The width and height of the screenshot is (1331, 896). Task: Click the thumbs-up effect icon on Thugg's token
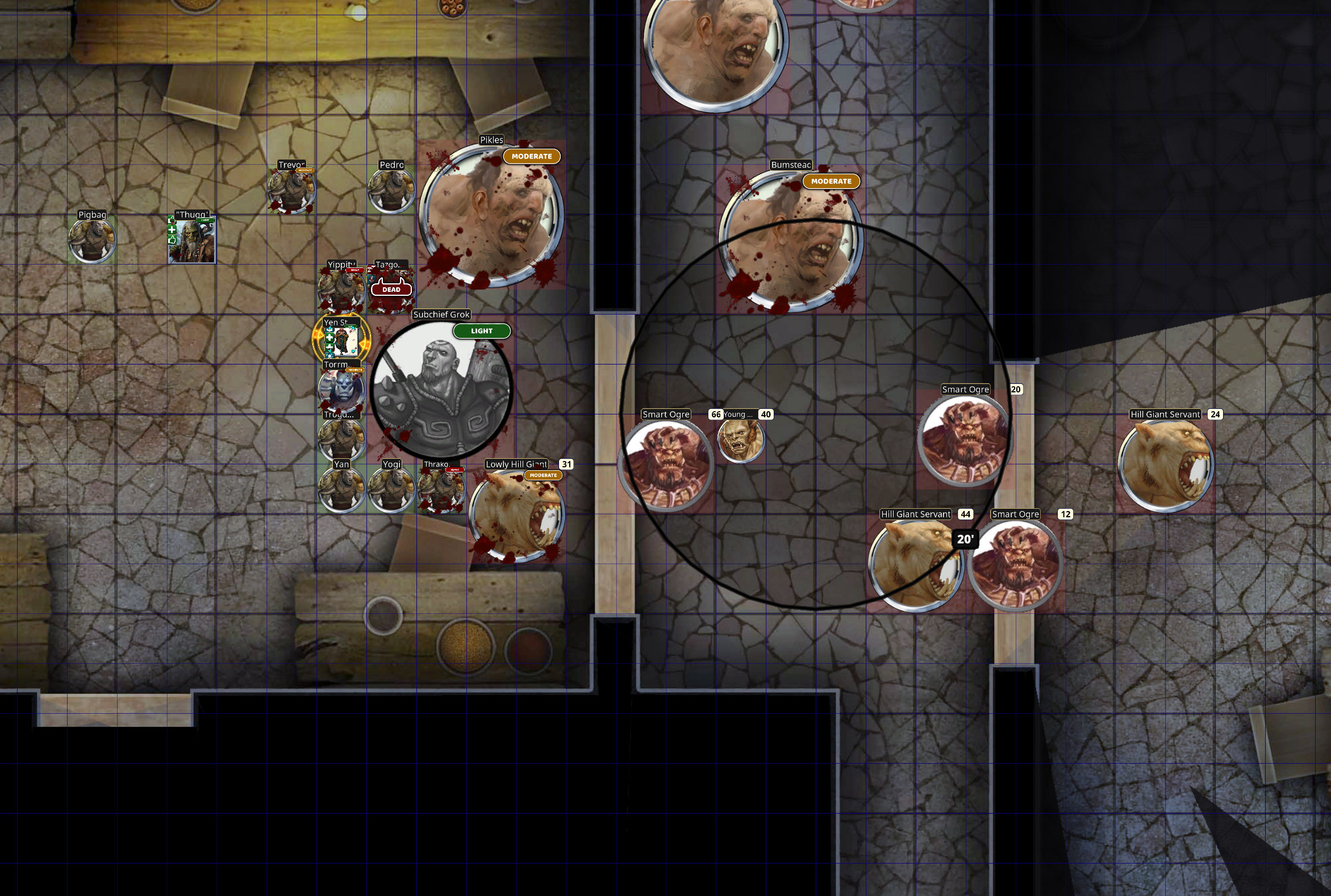[172, 241]
